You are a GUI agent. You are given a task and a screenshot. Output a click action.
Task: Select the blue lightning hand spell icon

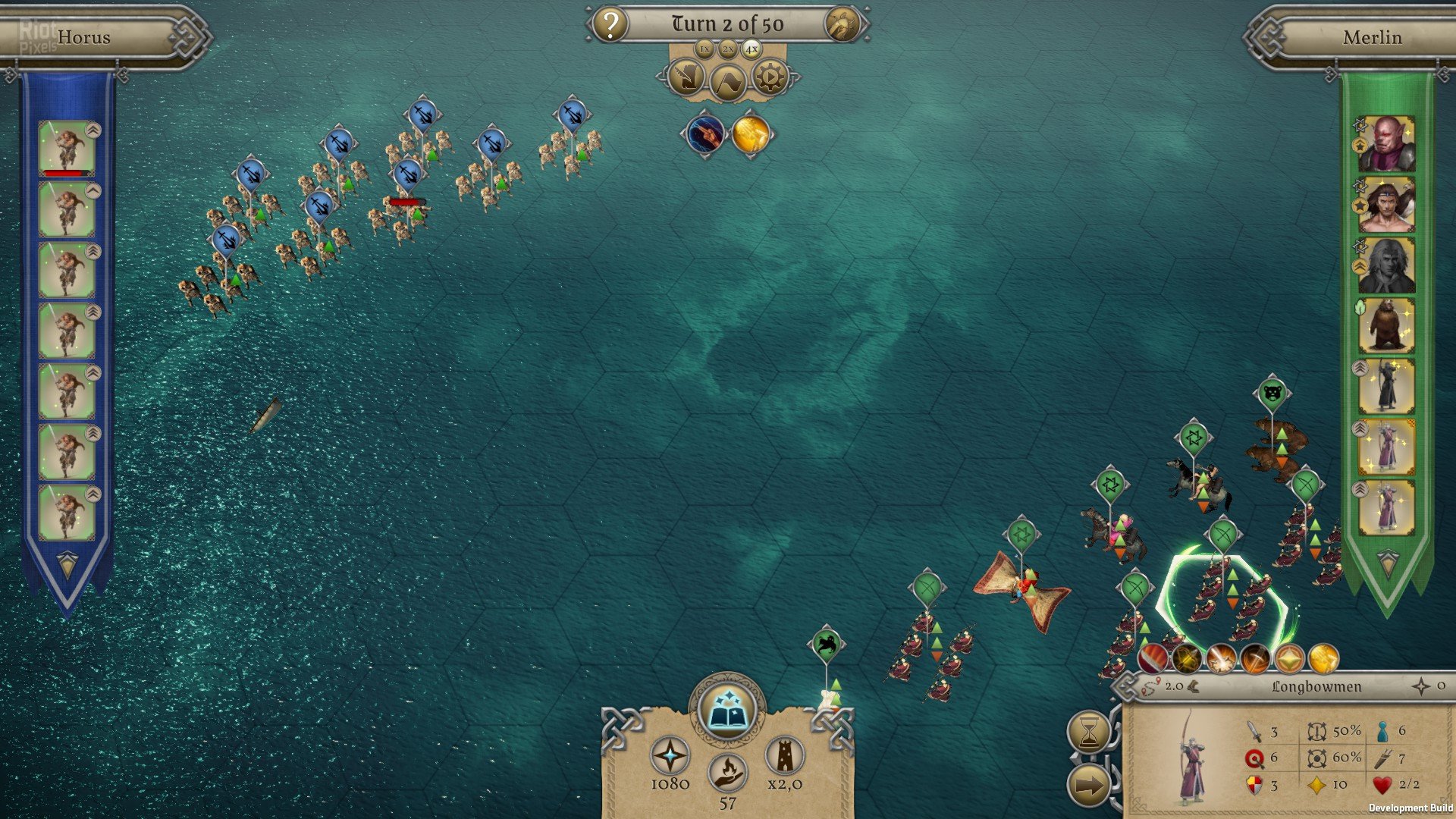point(704,133)
